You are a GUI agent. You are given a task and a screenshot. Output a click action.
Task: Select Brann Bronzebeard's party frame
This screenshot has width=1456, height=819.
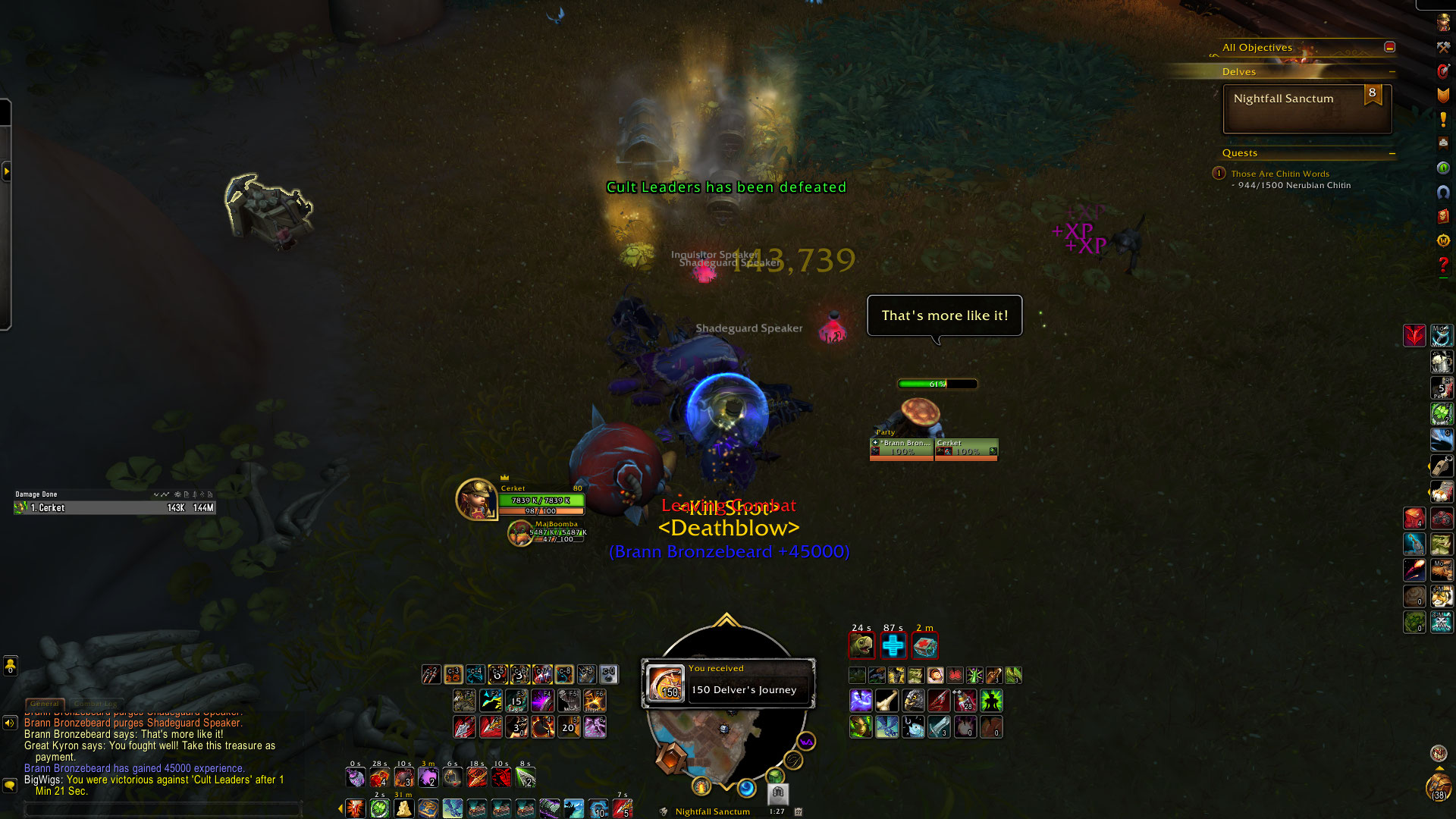point(902,448)
